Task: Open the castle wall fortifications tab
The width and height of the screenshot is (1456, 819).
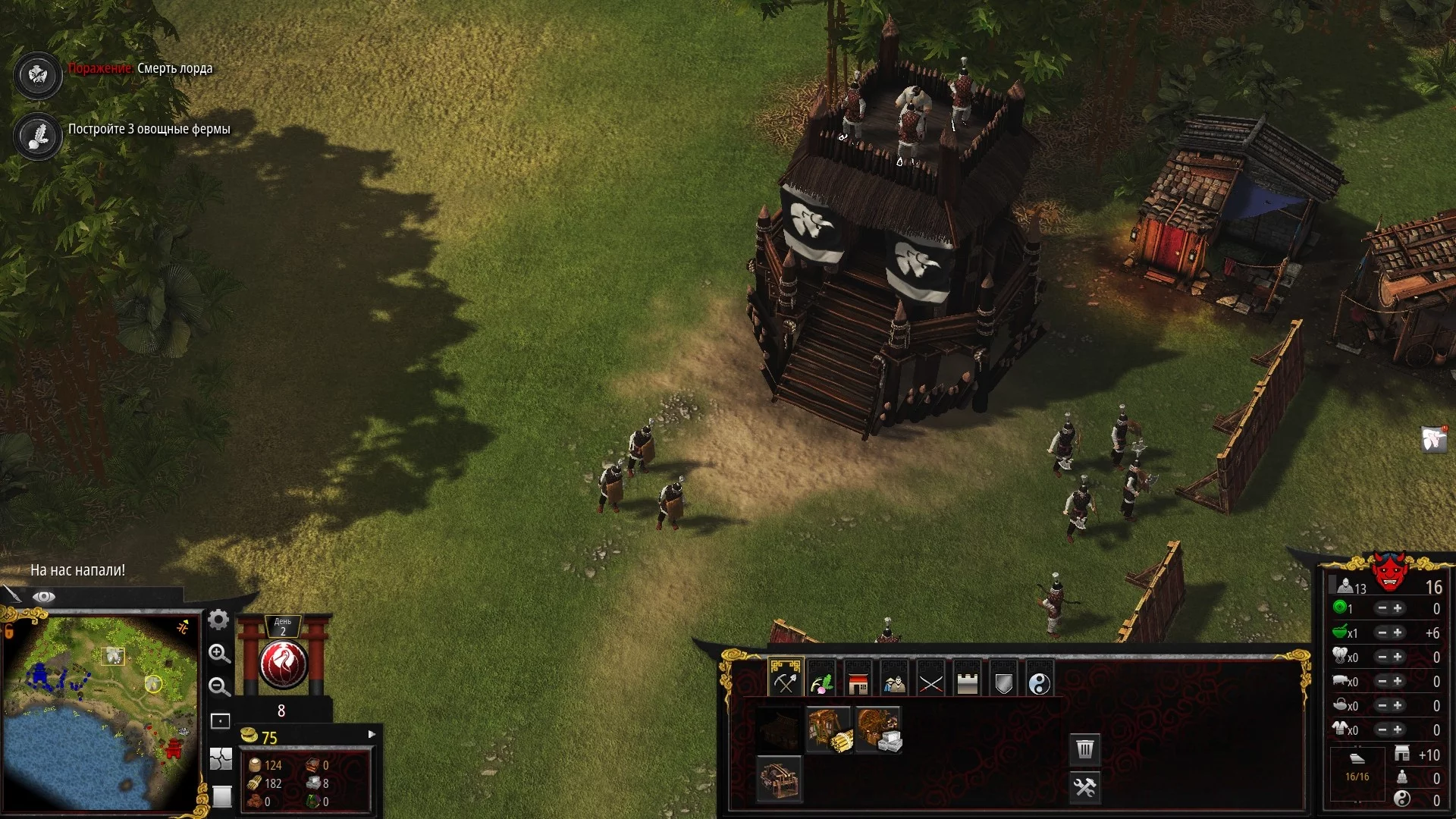Action: pos(967,683)
